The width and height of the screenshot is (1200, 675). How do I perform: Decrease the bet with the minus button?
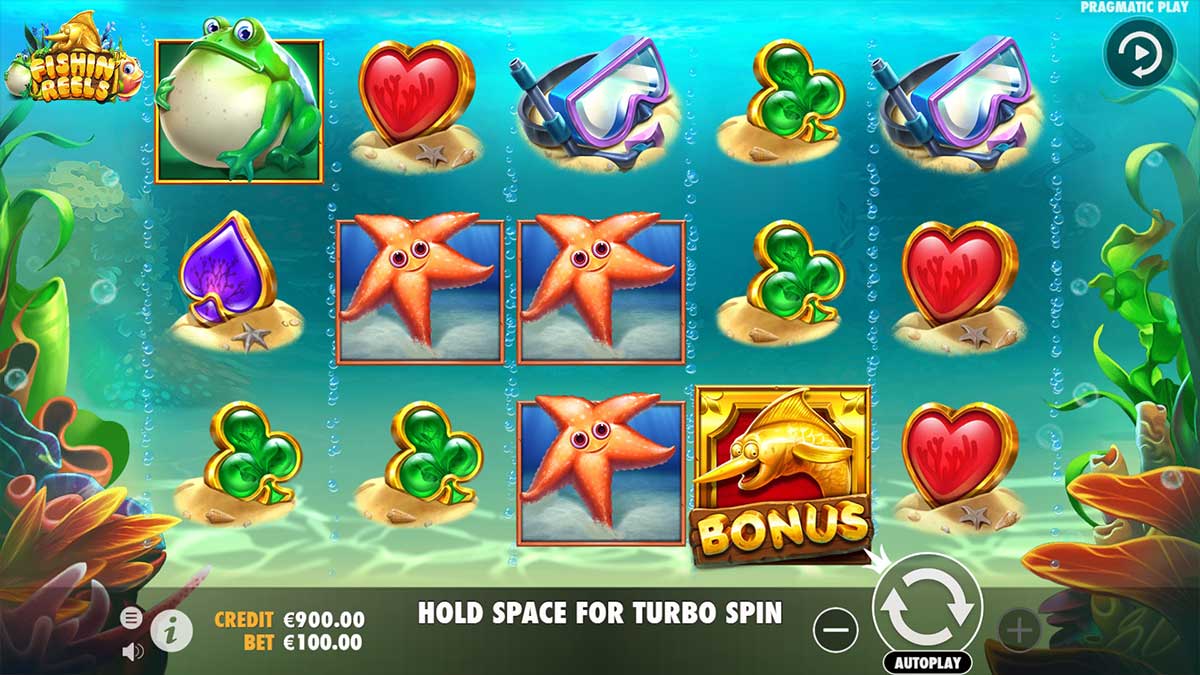836,631
